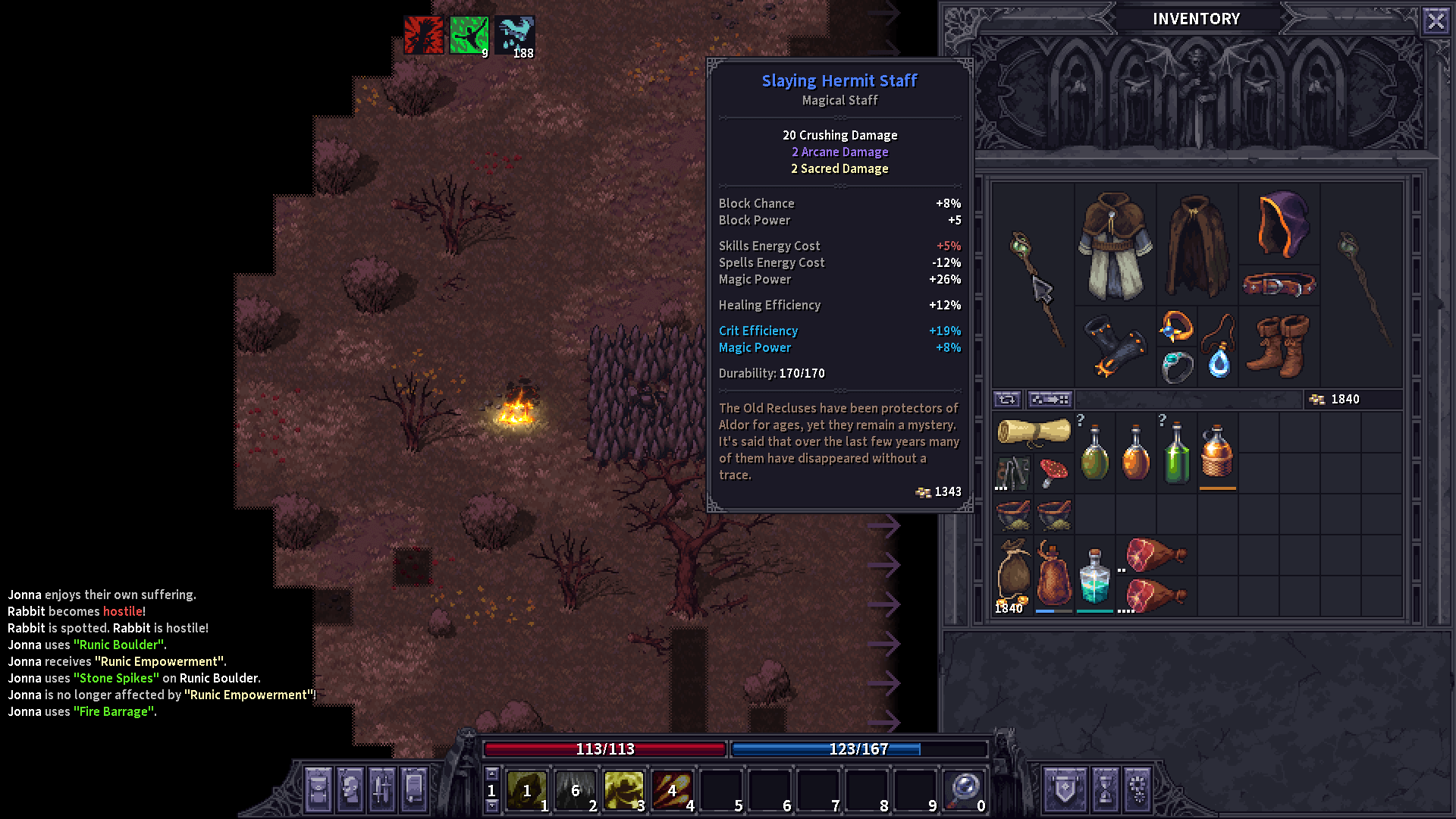Select the equipped hermit staff
Screen dimensions: 1456x819
coord(1034,288)
